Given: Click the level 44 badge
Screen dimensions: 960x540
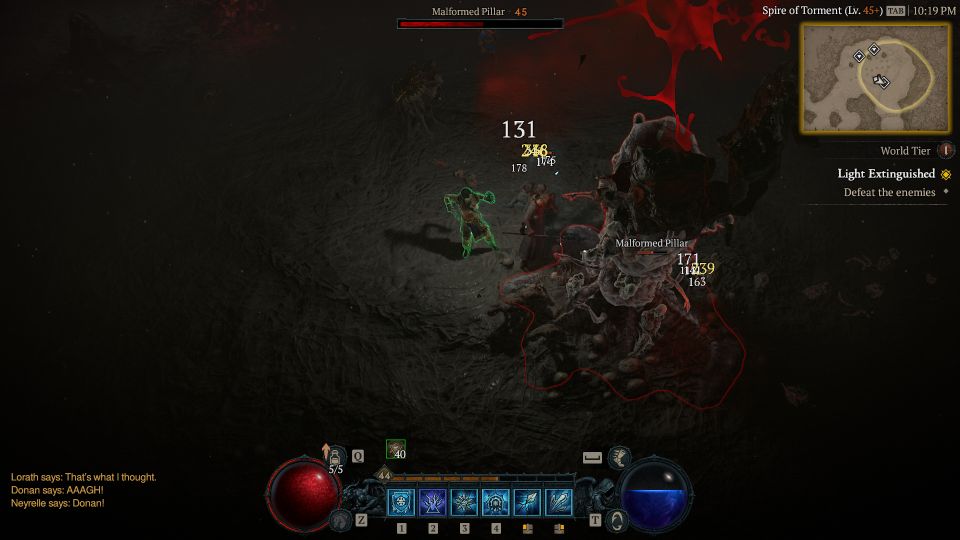Looking at the screenshot, I should pyautogui.click(x=384, y=476).
